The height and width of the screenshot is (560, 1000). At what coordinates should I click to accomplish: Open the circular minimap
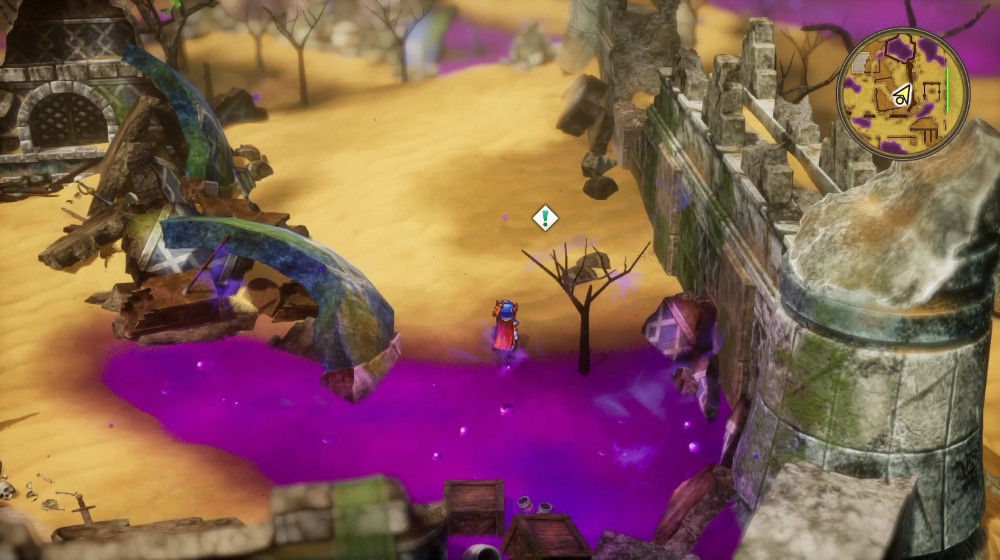point(902,93)
